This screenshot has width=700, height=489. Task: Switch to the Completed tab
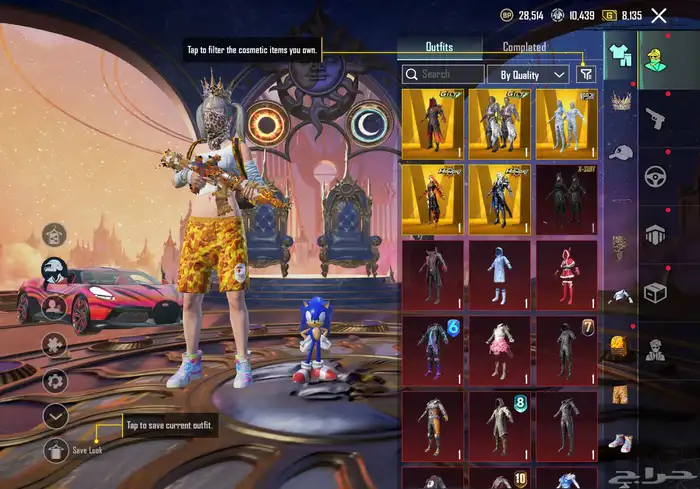(524, 47)
